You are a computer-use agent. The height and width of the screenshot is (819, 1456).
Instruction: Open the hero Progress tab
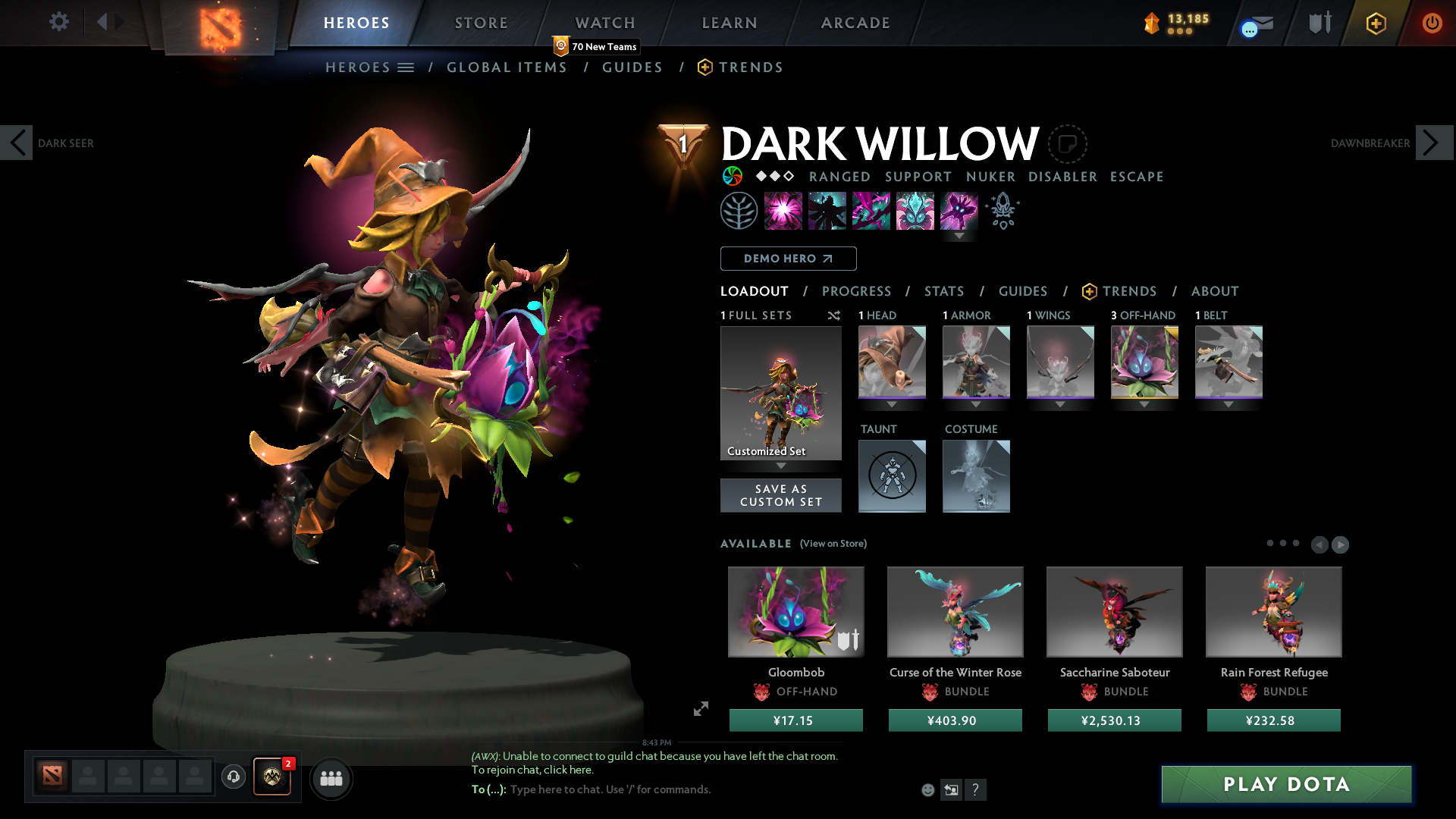point(856,291)
